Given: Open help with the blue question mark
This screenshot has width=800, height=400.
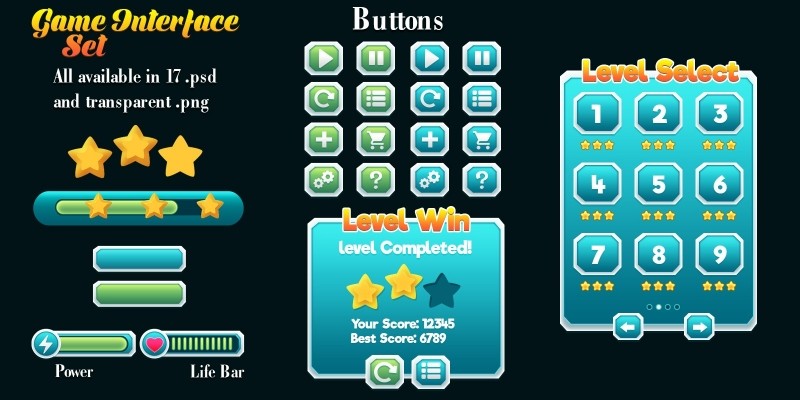Looking at the screenshot, I should coord(482,180).
